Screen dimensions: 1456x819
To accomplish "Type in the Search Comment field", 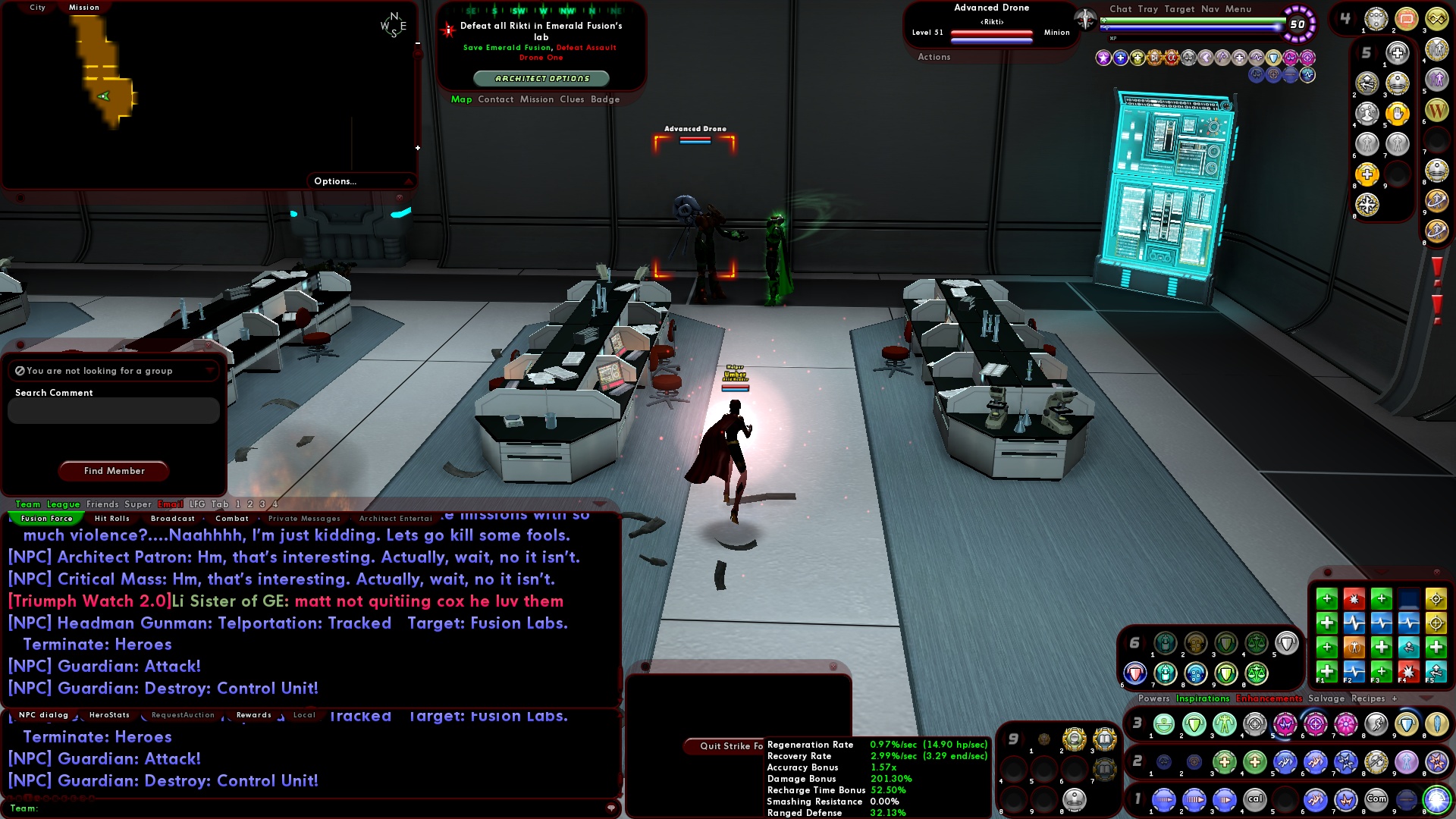I will tap(113, 410).
